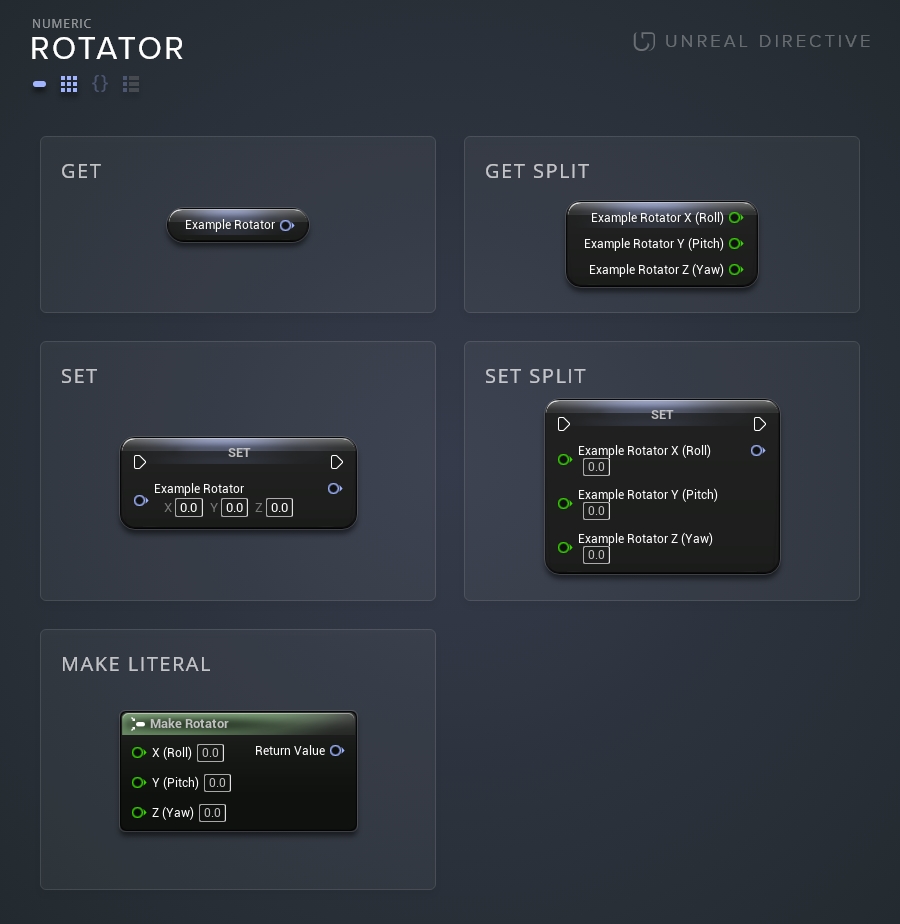Screen dimensions: 900x924
Task: Switch to the grid view icon
Action: (x=69, y=84)
